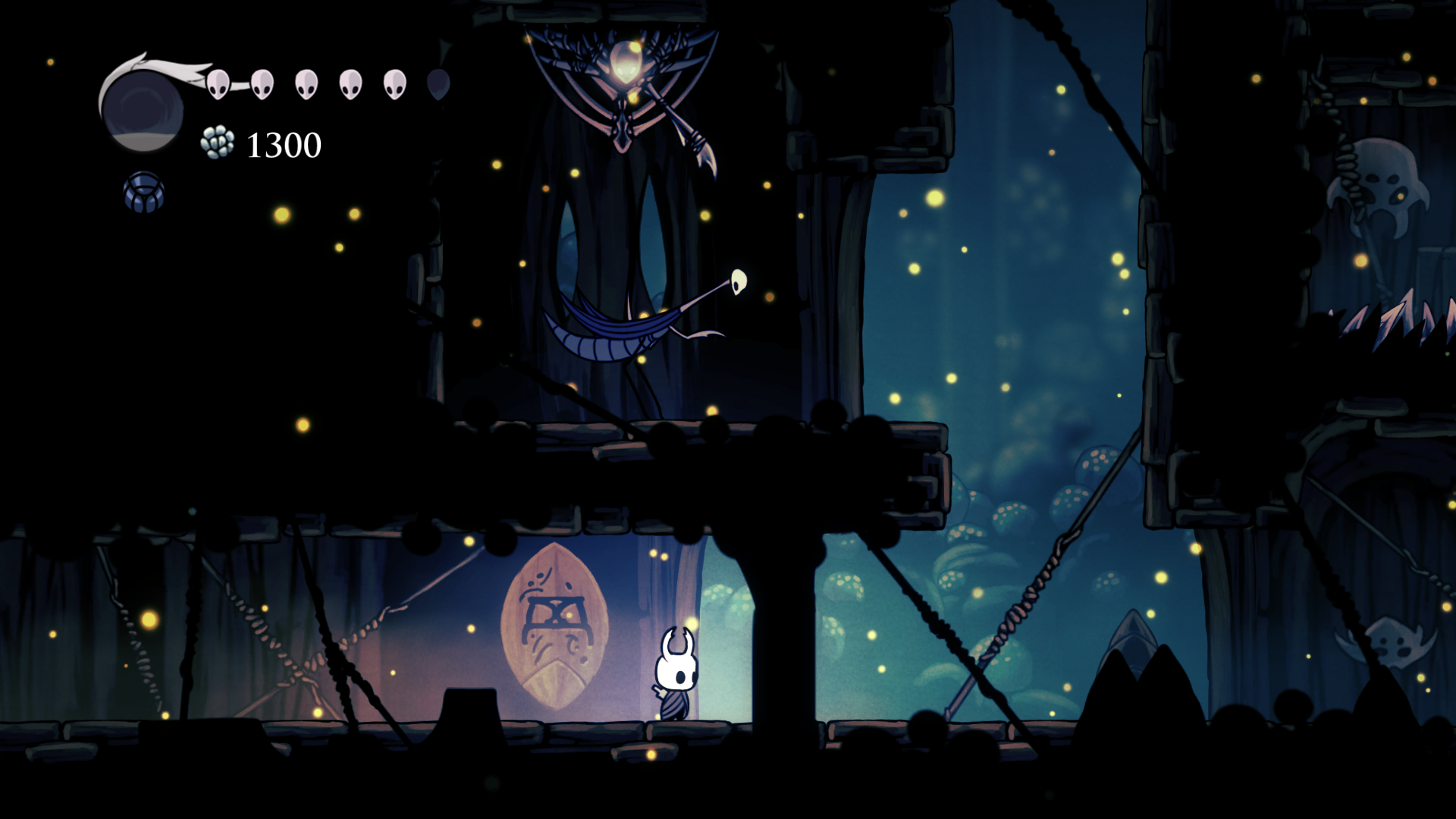The image size is (1456, 819).
Task: Click the blue caged orb HUD icon
Action: [143, 191]
